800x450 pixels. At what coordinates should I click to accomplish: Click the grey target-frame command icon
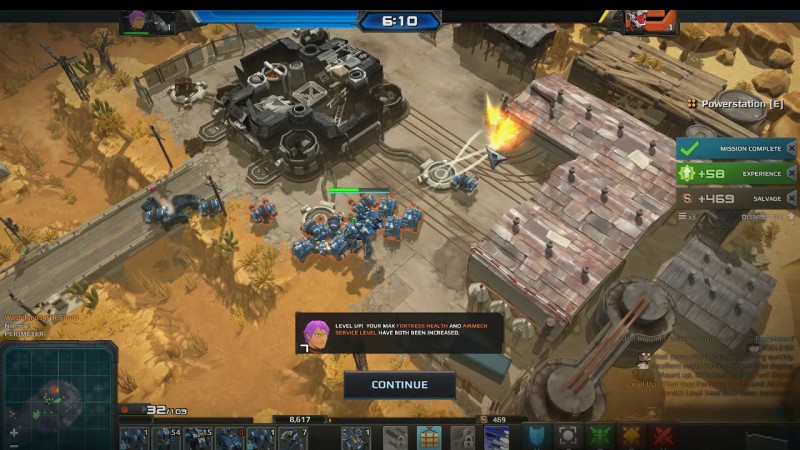(568, 437)
